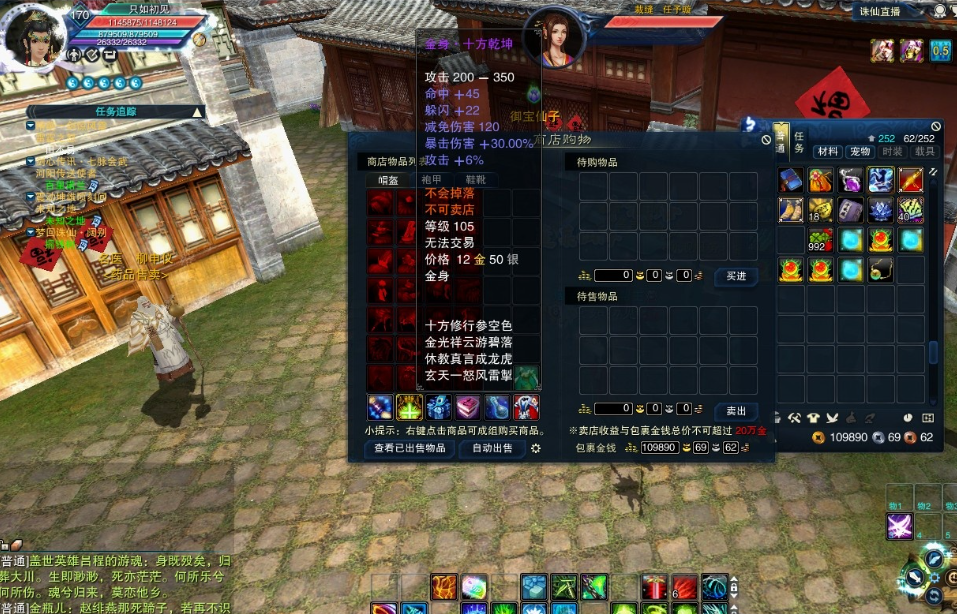Viewport: 957px width, 614px height.
Task: Close the inventory bag window
Action: (x=936, y=128)
